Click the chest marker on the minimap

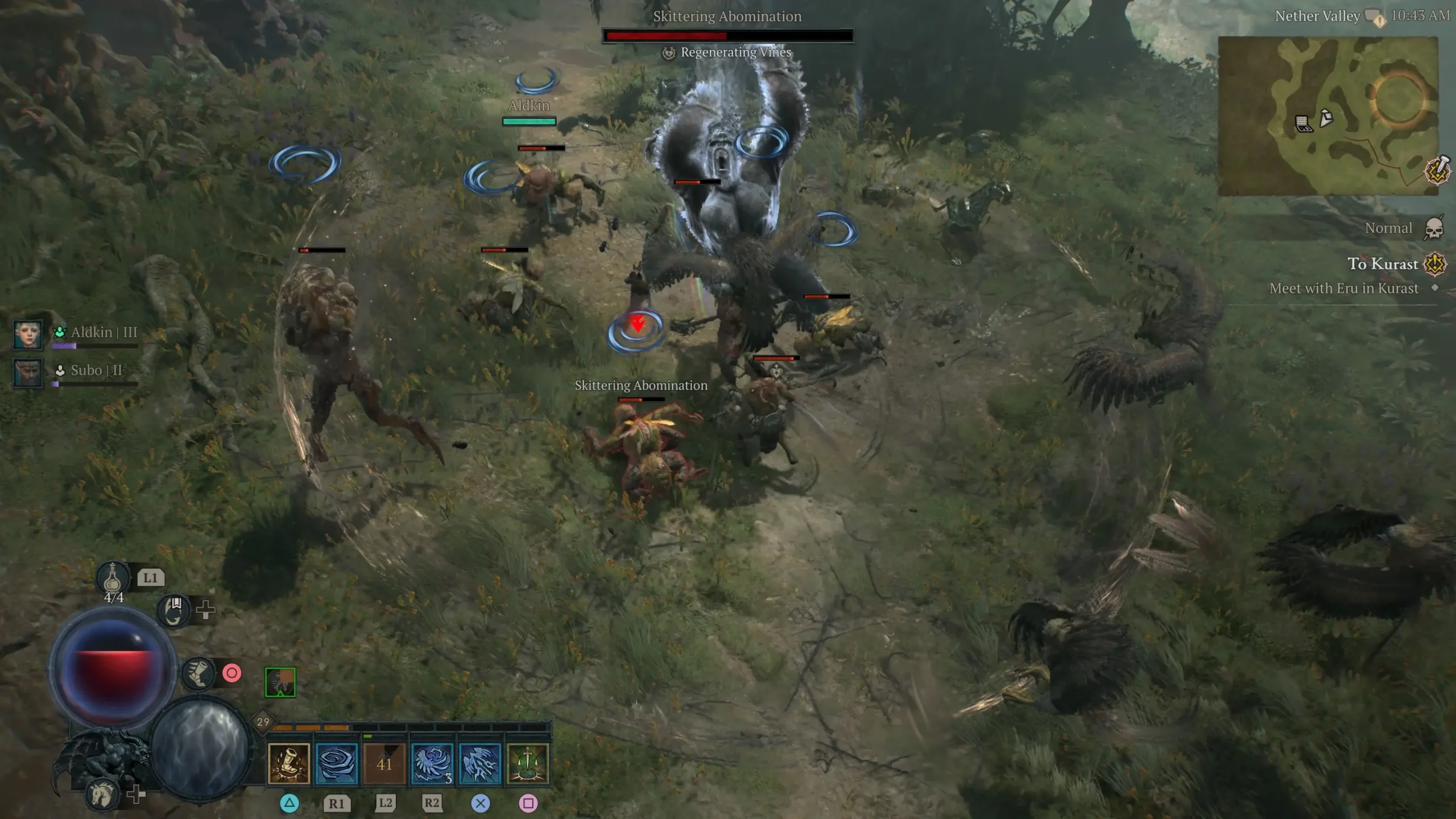click(x=1303, y=123)
